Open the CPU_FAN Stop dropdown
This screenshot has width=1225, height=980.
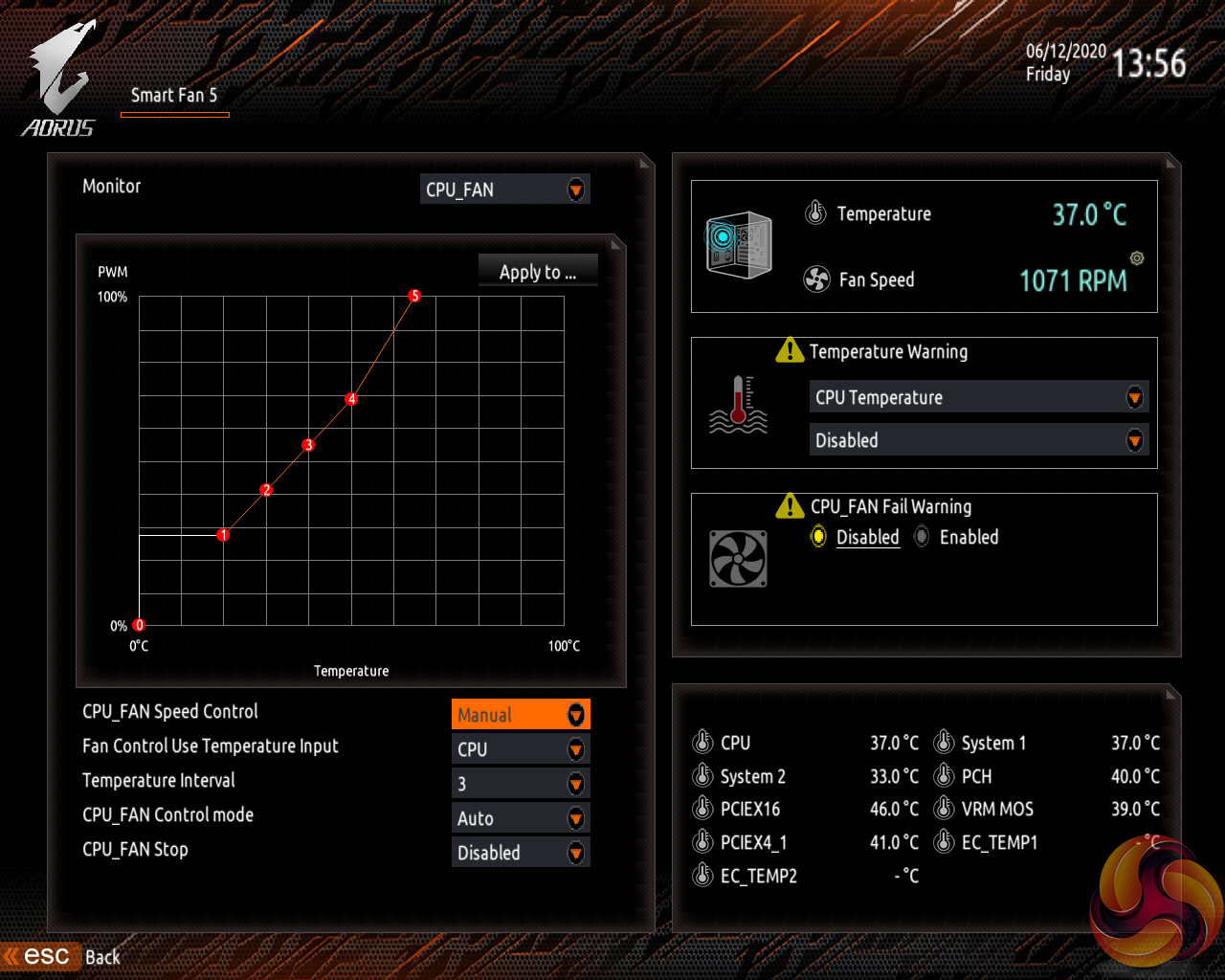[521, 853]
